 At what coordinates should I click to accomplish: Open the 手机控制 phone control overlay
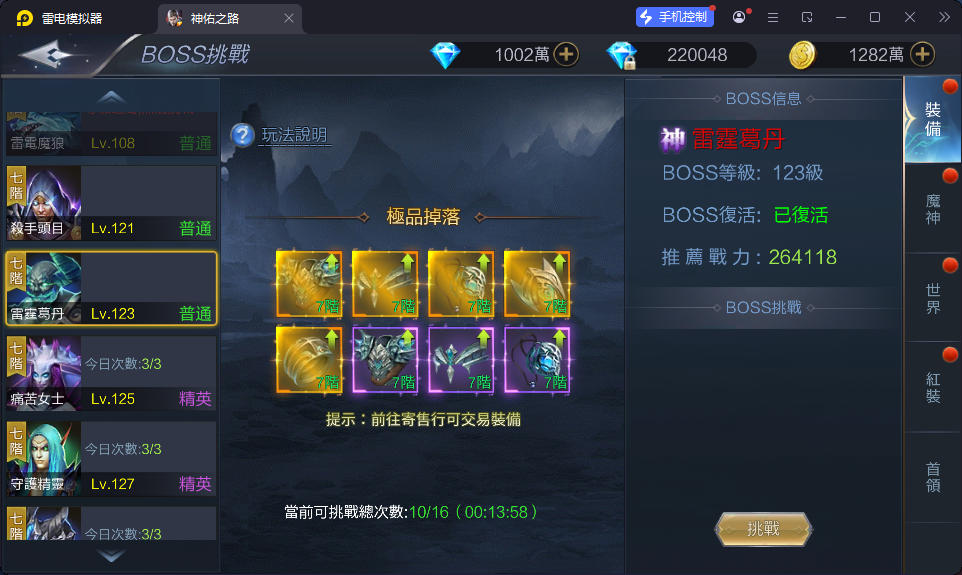675,17
